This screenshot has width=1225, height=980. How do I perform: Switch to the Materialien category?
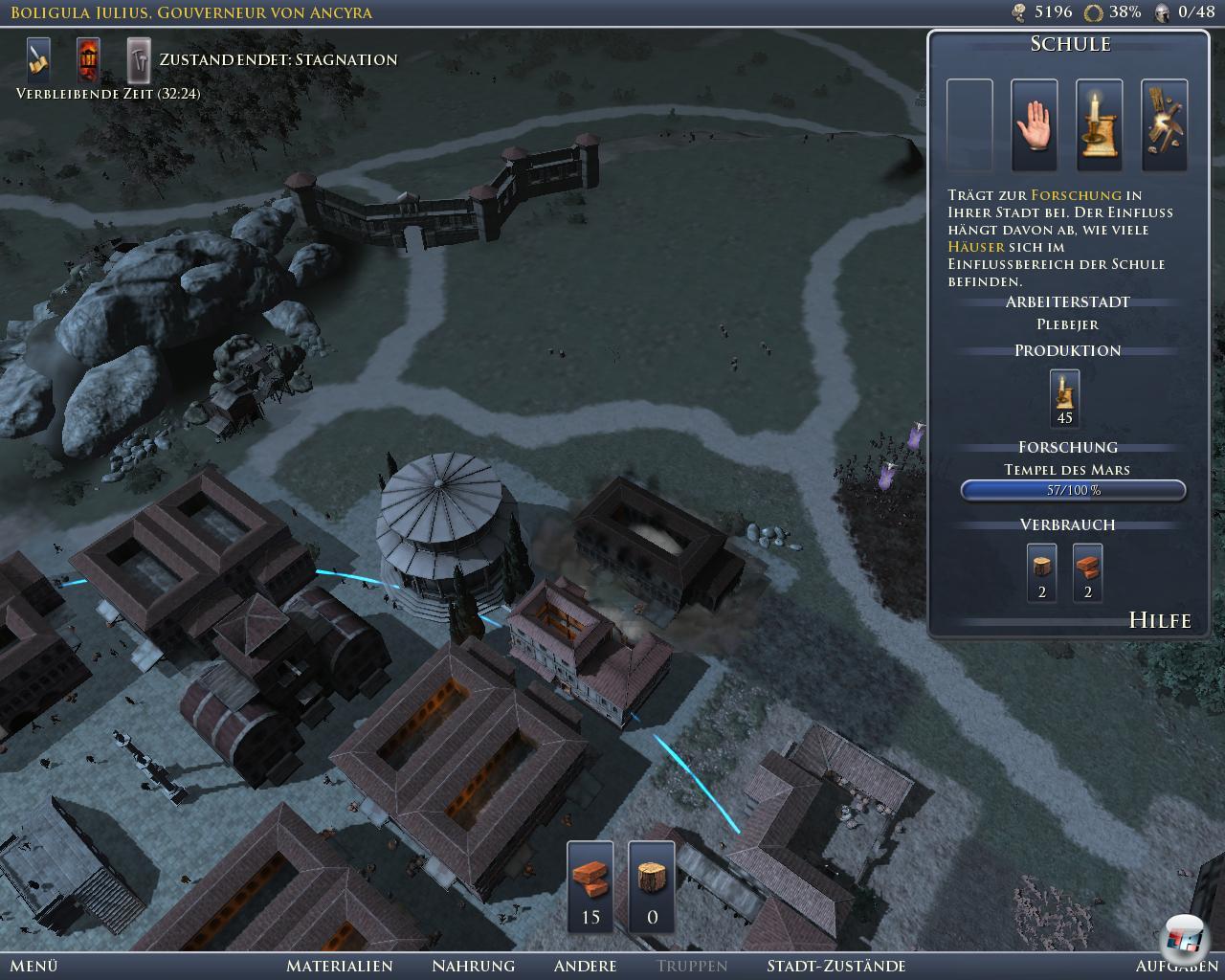point(340,966)
